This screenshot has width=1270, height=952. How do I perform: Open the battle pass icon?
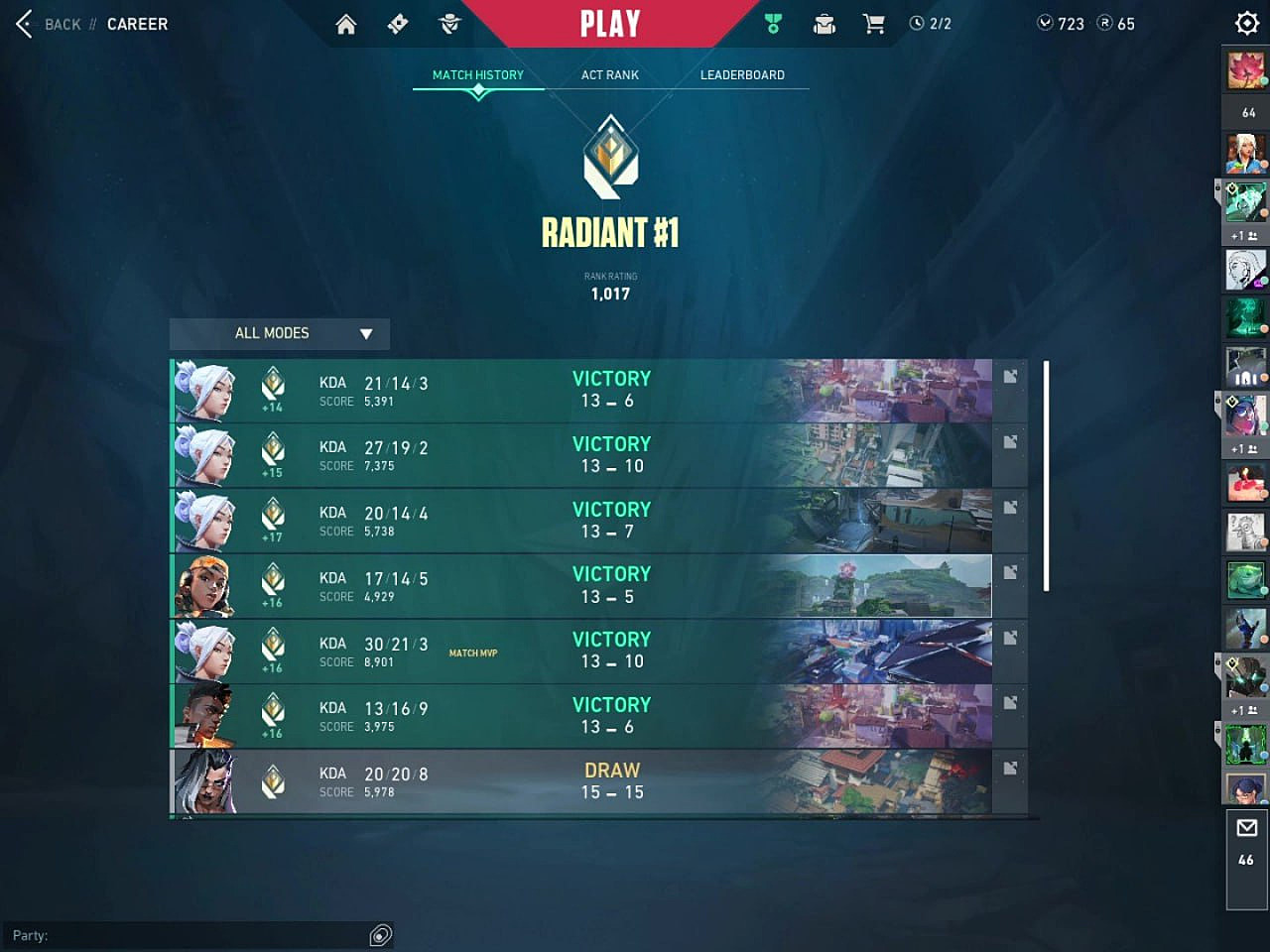coord(398,24)
